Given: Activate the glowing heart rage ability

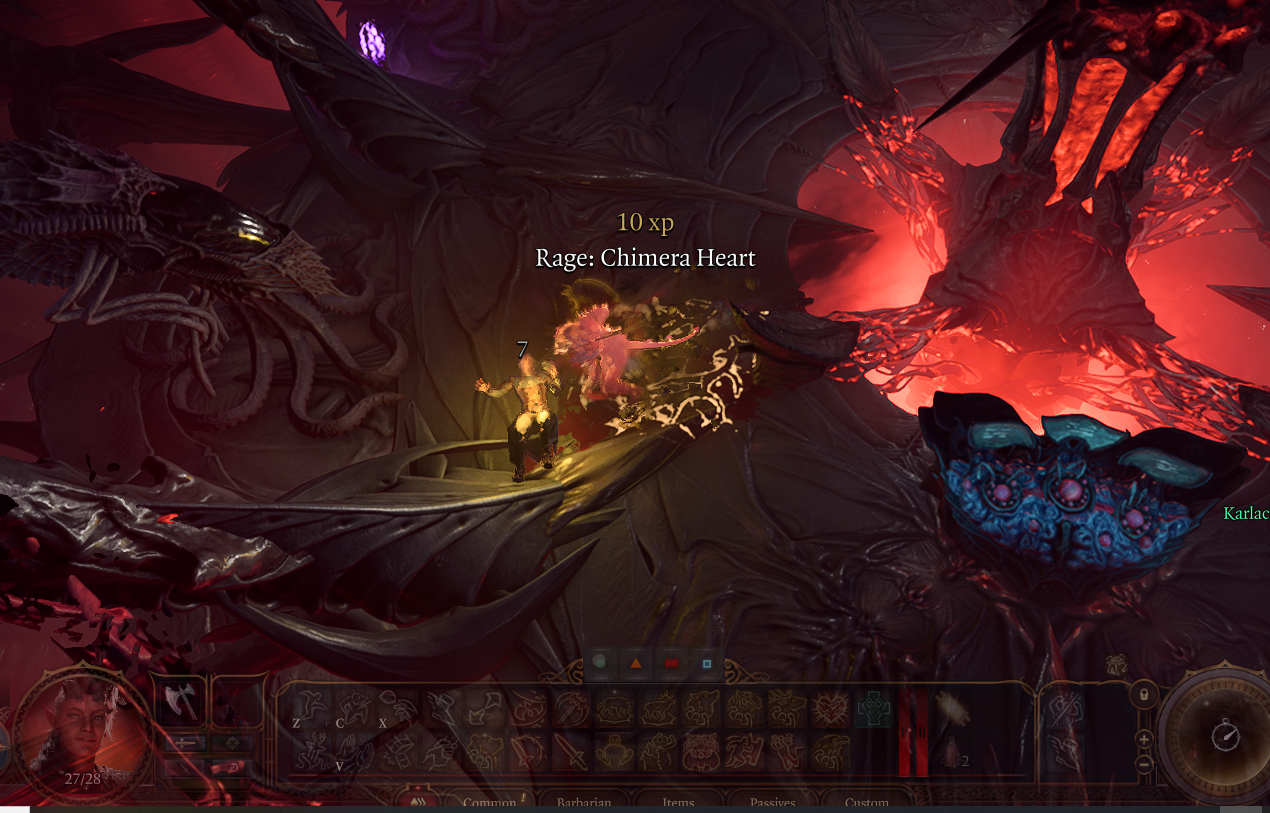Looking at the screenshot, I should point(831,708).
